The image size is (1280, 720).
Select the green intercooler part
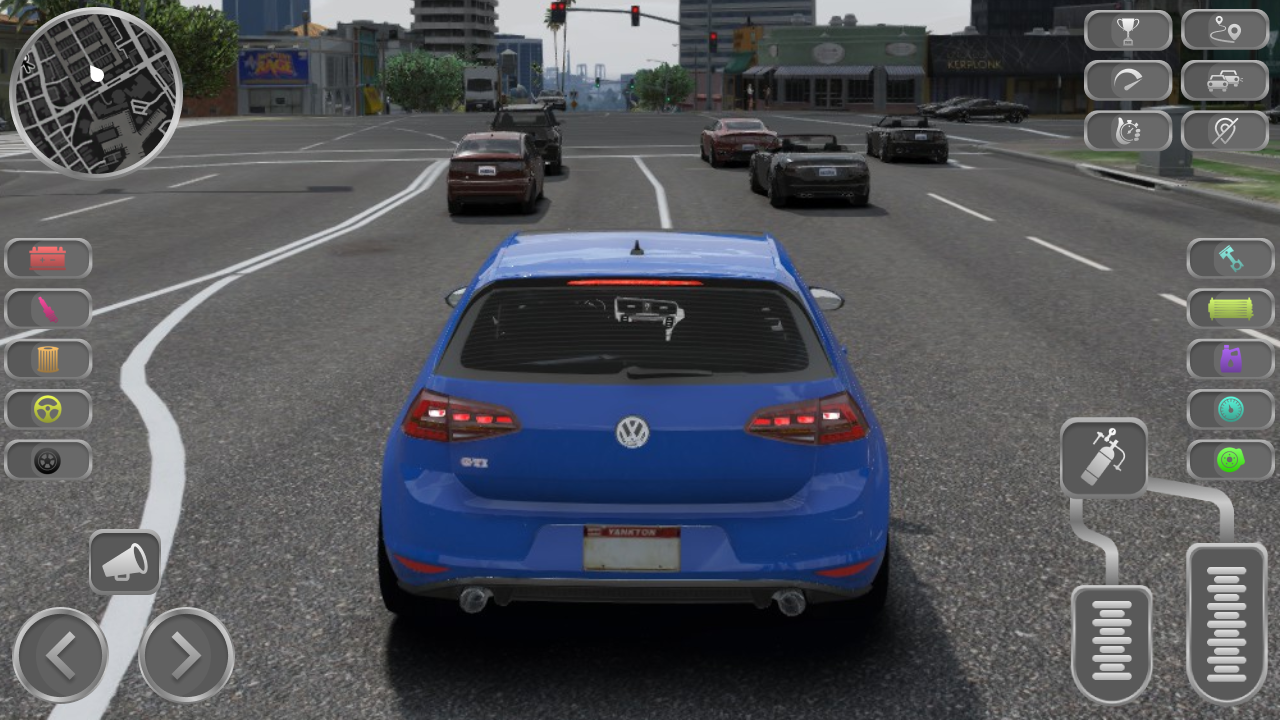point(1229,309)
